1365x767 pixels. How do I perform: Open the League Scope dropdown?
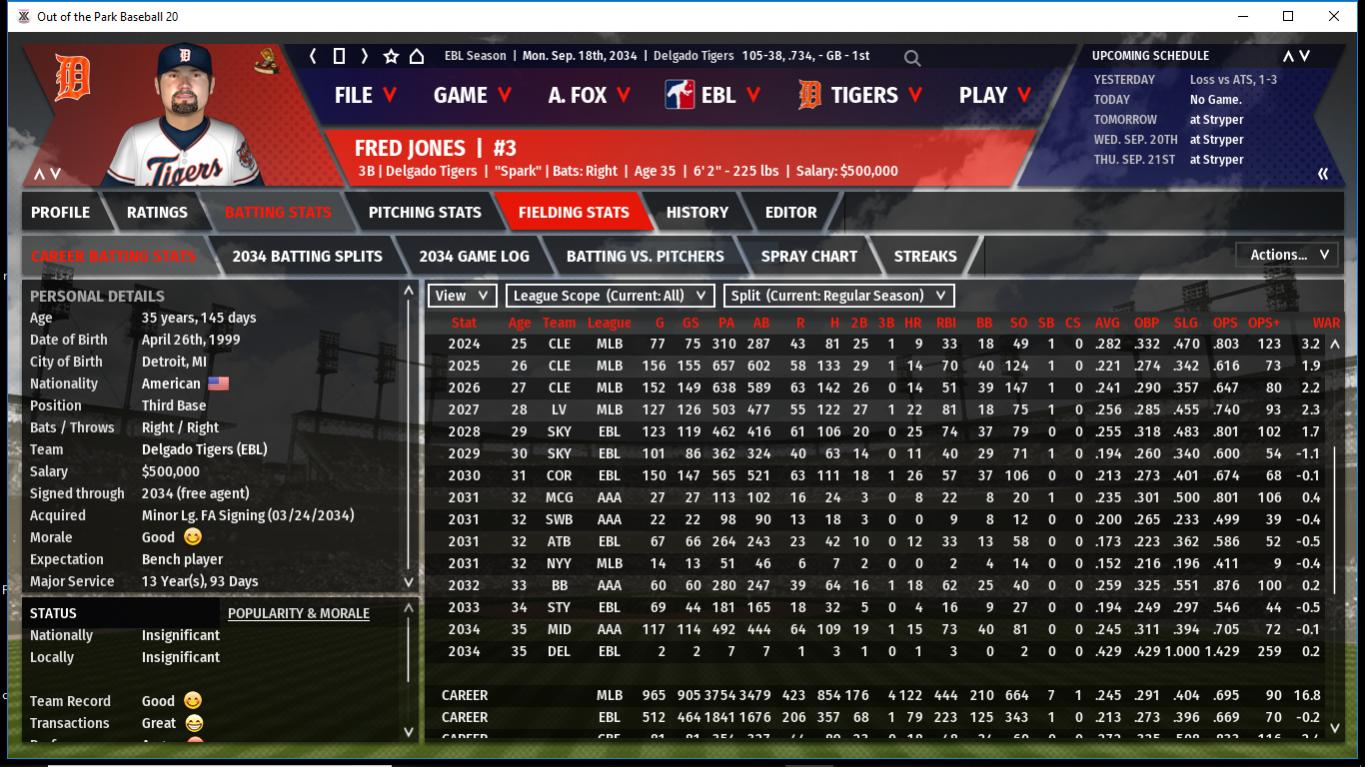click(x=610, y=296)
